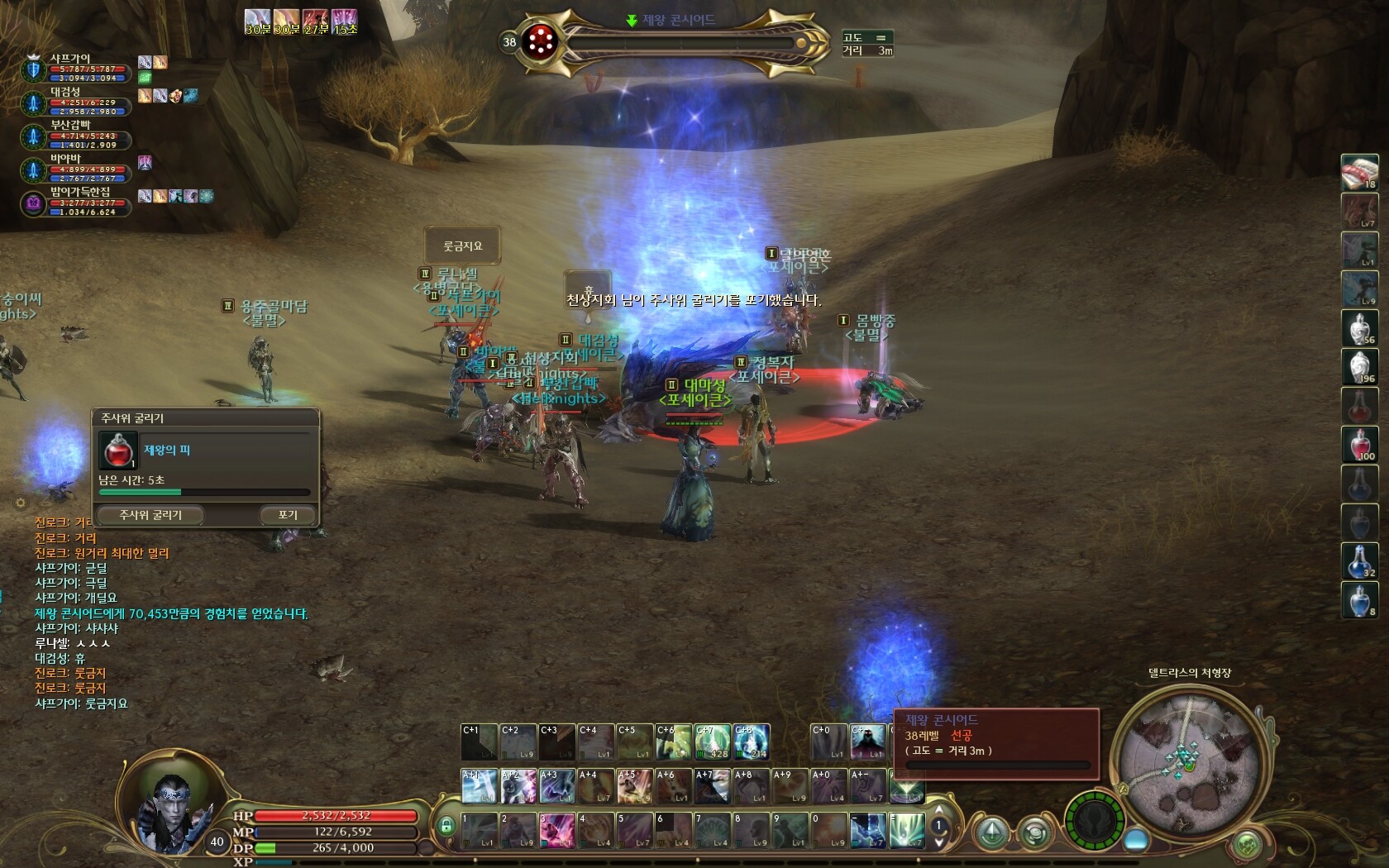Screen dimensions: 1389x868
Task: Click the 15초 buff icon
Action: tap(344, 21)
